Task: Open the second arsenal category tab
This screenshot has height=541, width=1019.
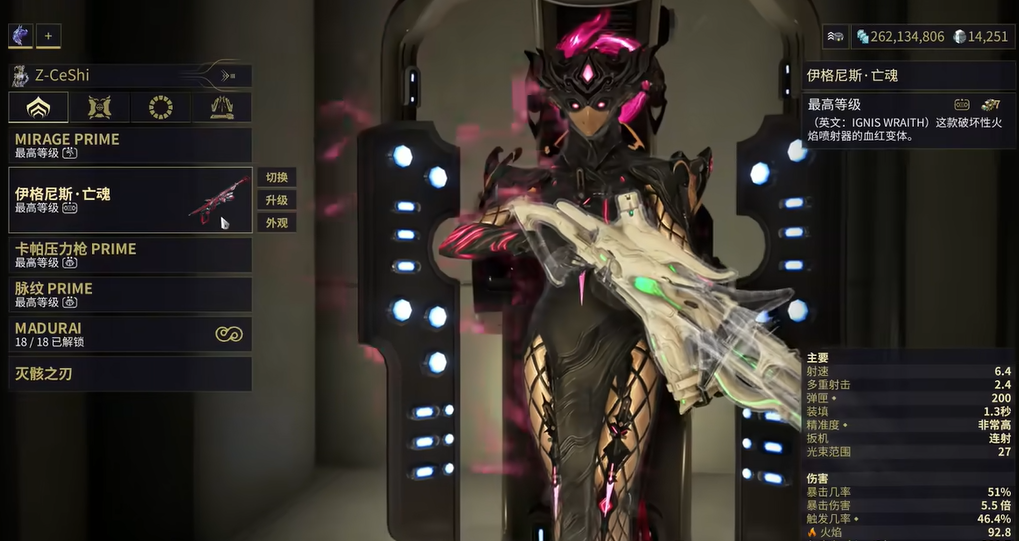Action: 99,107
